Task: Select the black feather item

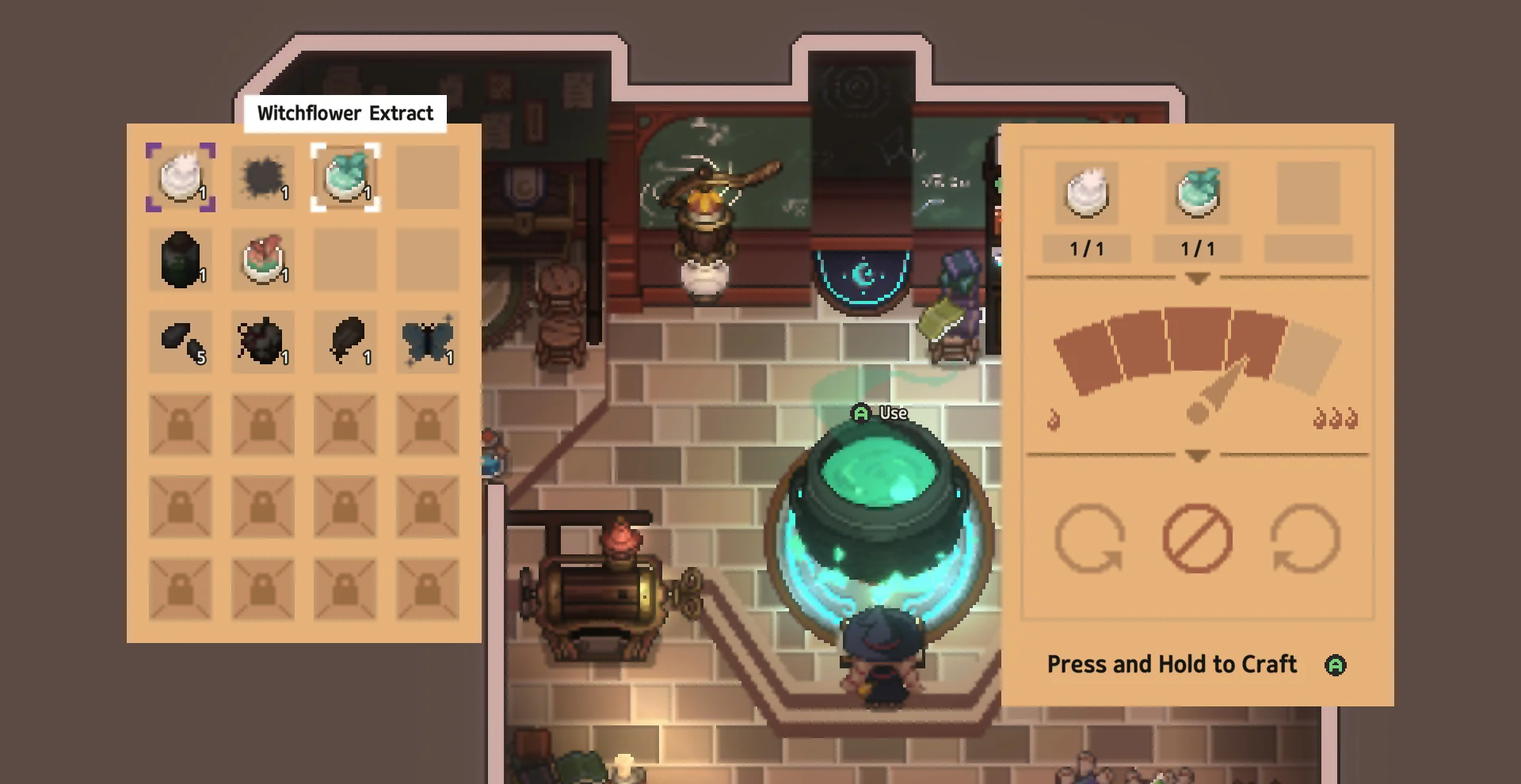Action: tap(345, 342)
